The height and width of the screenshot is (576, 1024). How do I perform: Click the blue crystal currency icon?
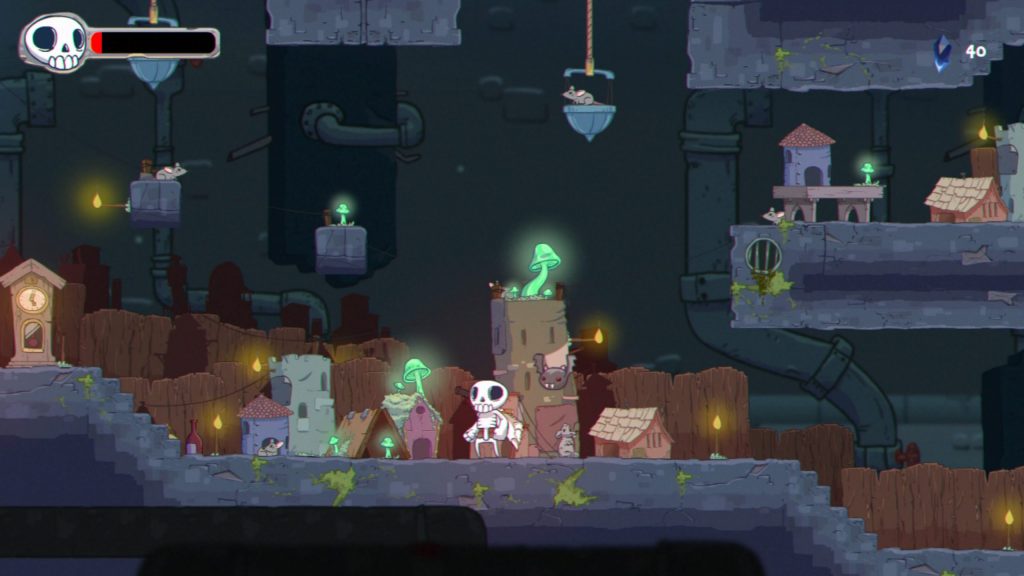(x=941, y=52)
